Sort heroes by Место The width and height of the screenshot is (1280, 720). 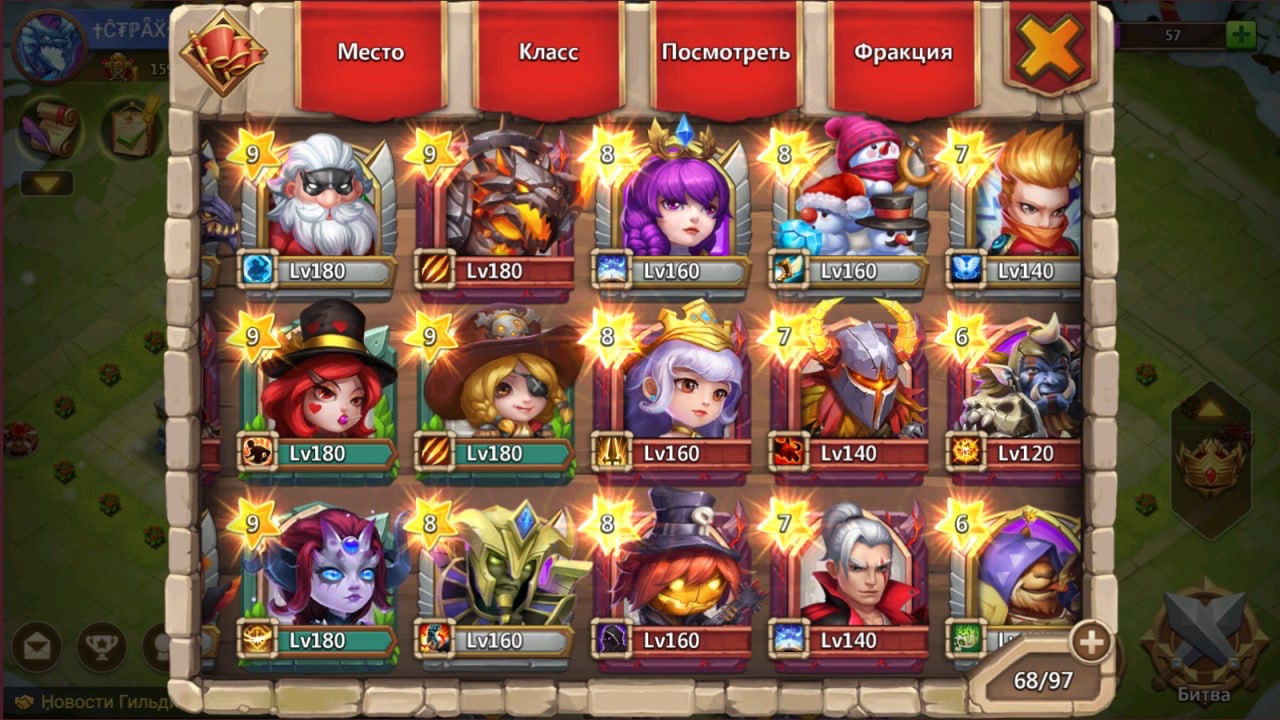(370, 54)
